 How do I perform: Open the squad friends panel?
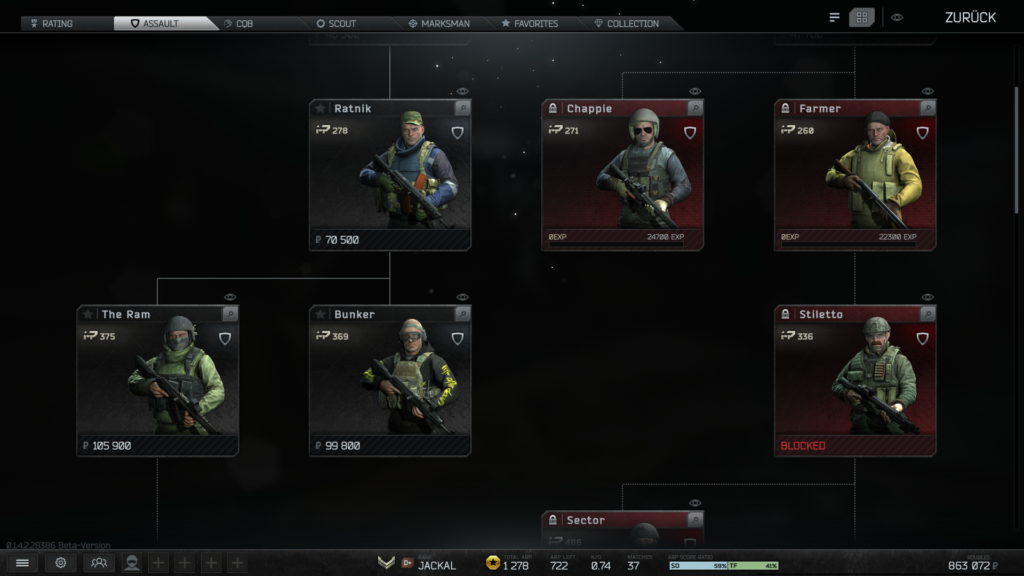pos(98,563)
